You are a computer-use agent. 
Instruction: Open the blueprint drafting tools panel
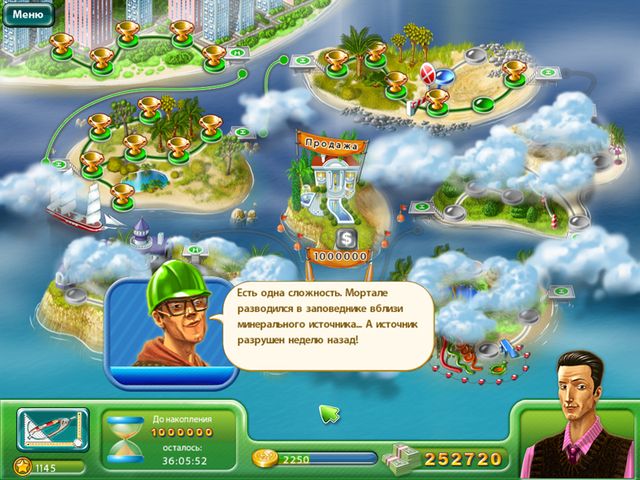(x=52, y=429)
